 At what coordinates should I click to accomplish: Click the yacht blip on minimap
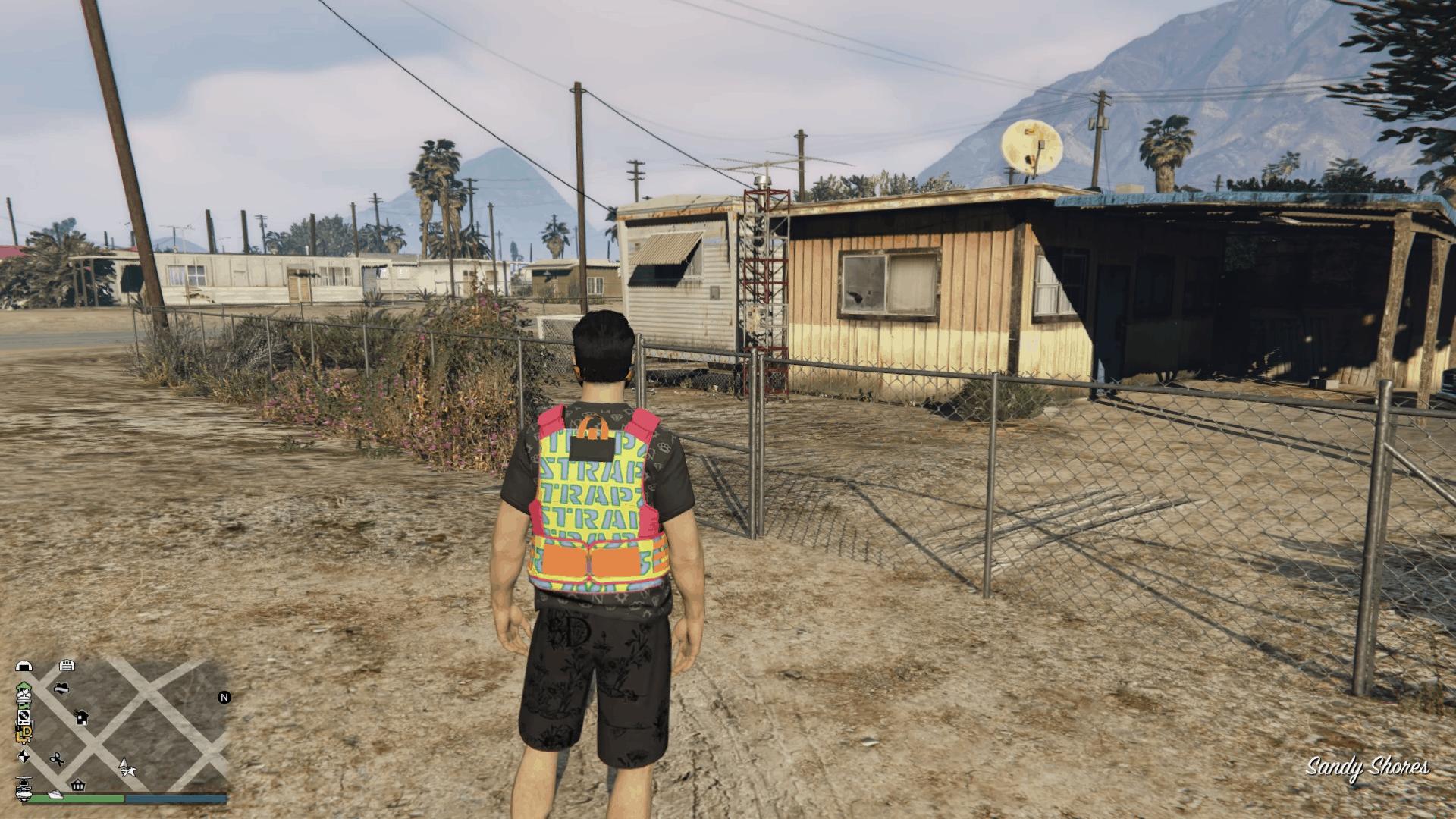pyautogui.click(x=56, y=793)
